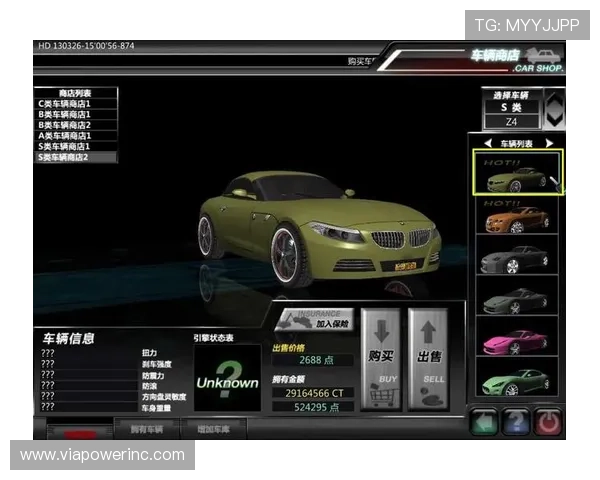
Task: Select A类车辆商店1 from the shop list
Action: pos(76,135)
